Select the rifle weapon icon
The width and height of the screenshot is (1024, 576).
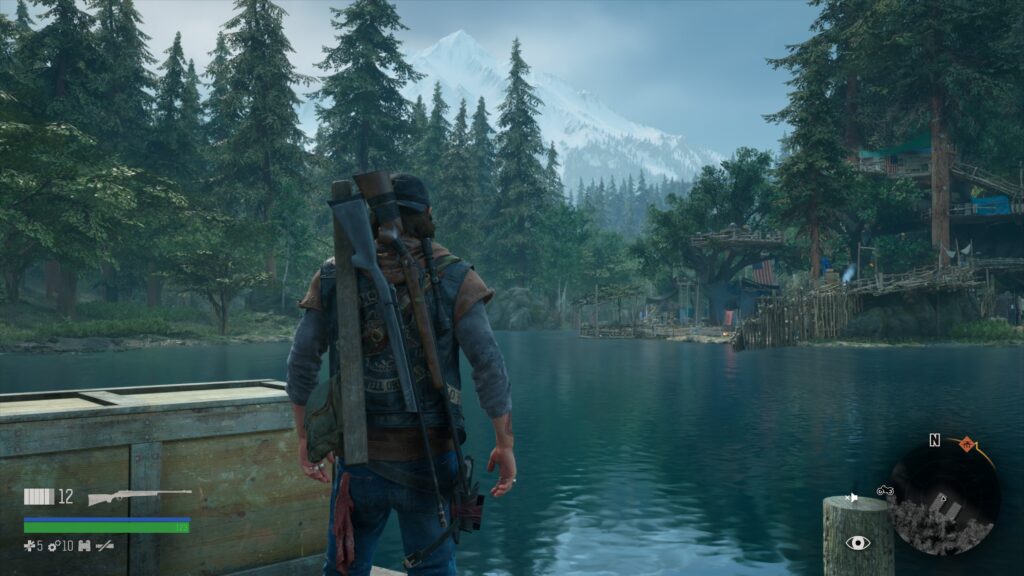[138, 497]
